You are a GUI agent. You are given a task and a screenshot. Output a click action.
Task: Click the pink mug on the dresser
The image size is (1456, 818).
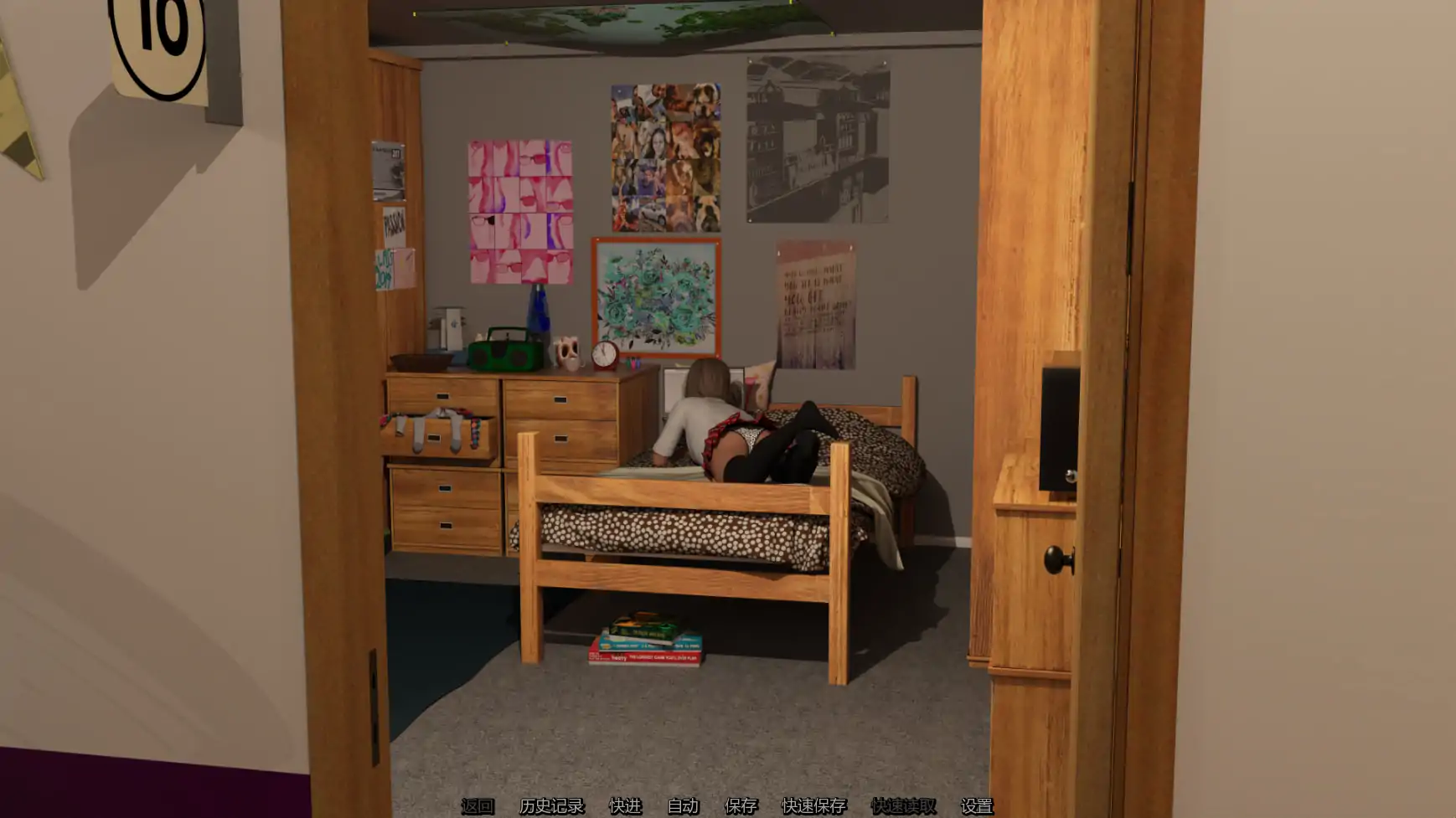click(566, 352)
